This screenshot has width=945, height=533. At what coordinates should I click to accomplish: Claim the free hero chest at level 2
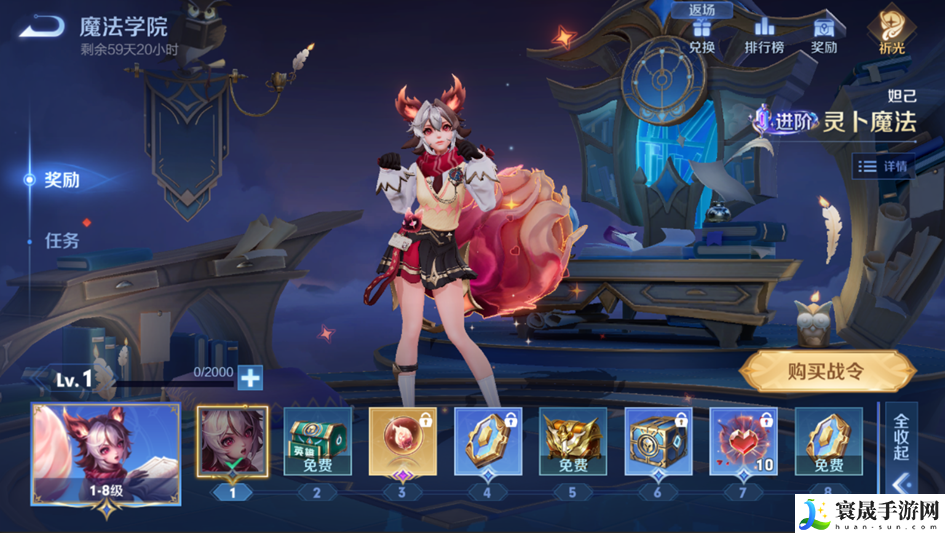[x=318, y=441]
